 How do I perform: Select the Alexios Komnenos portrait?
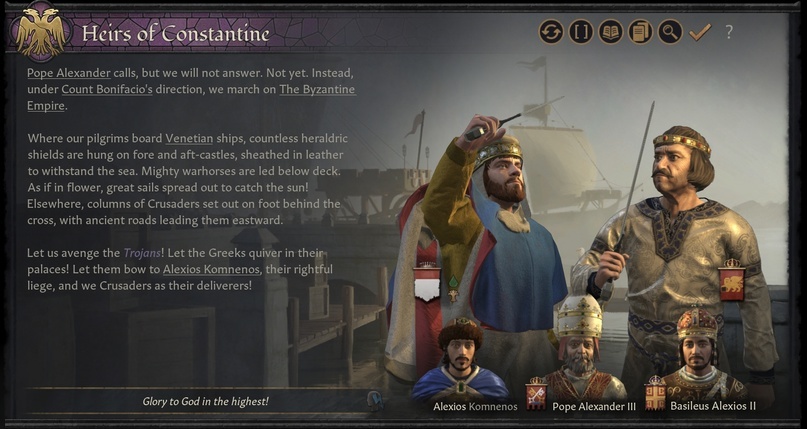click(x=461, y=360)
